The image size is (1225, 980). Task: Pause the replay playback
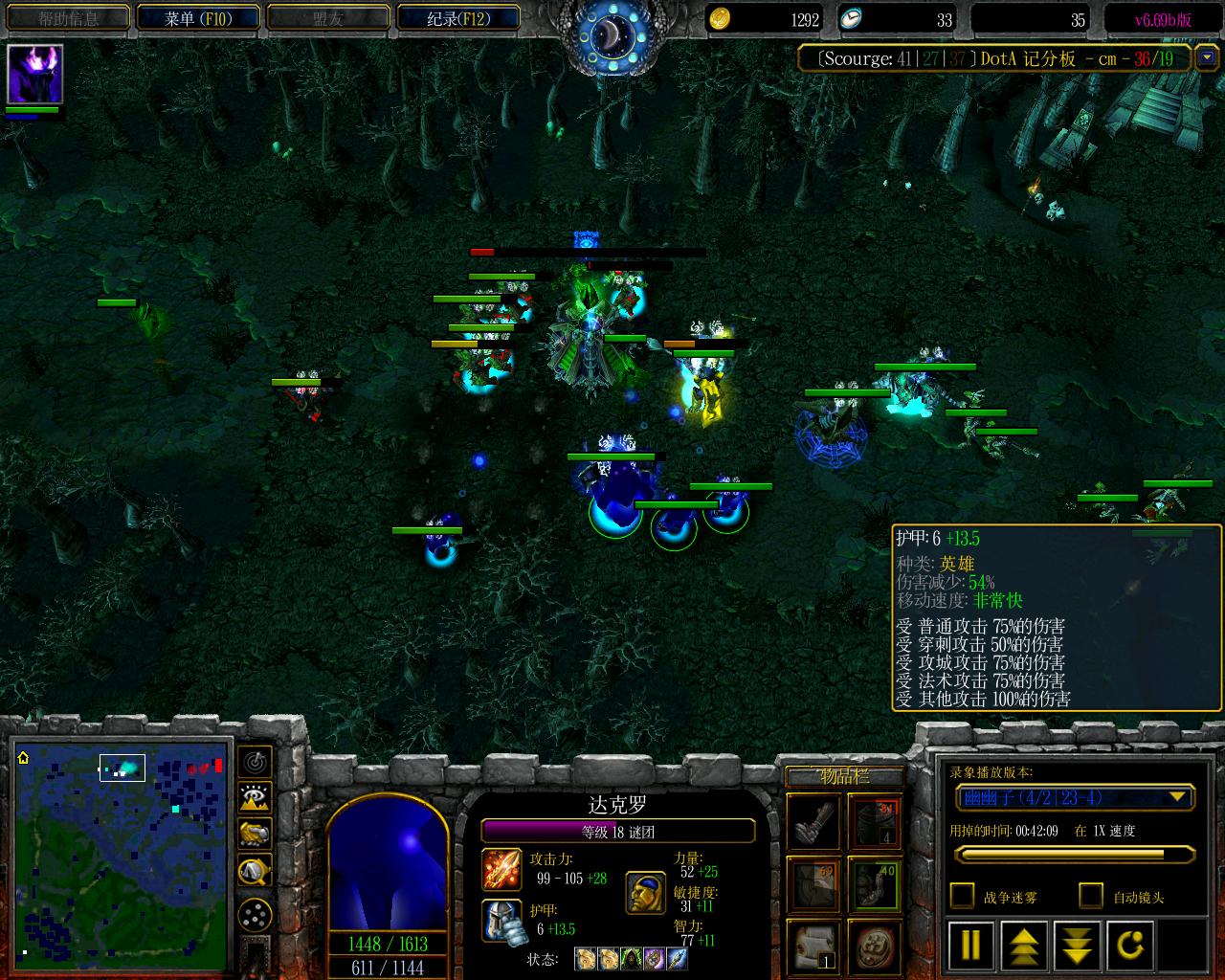(x=970, y=945)
